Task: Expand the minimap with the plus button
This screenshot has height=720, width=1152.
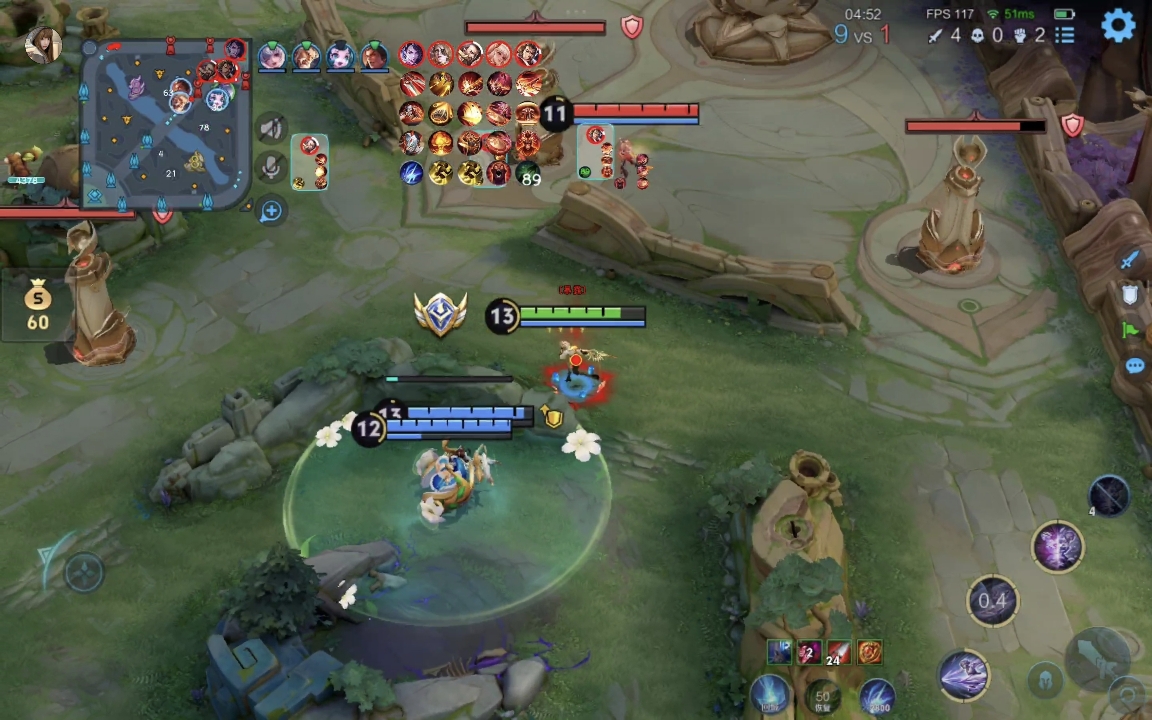Action: [271, 211]
